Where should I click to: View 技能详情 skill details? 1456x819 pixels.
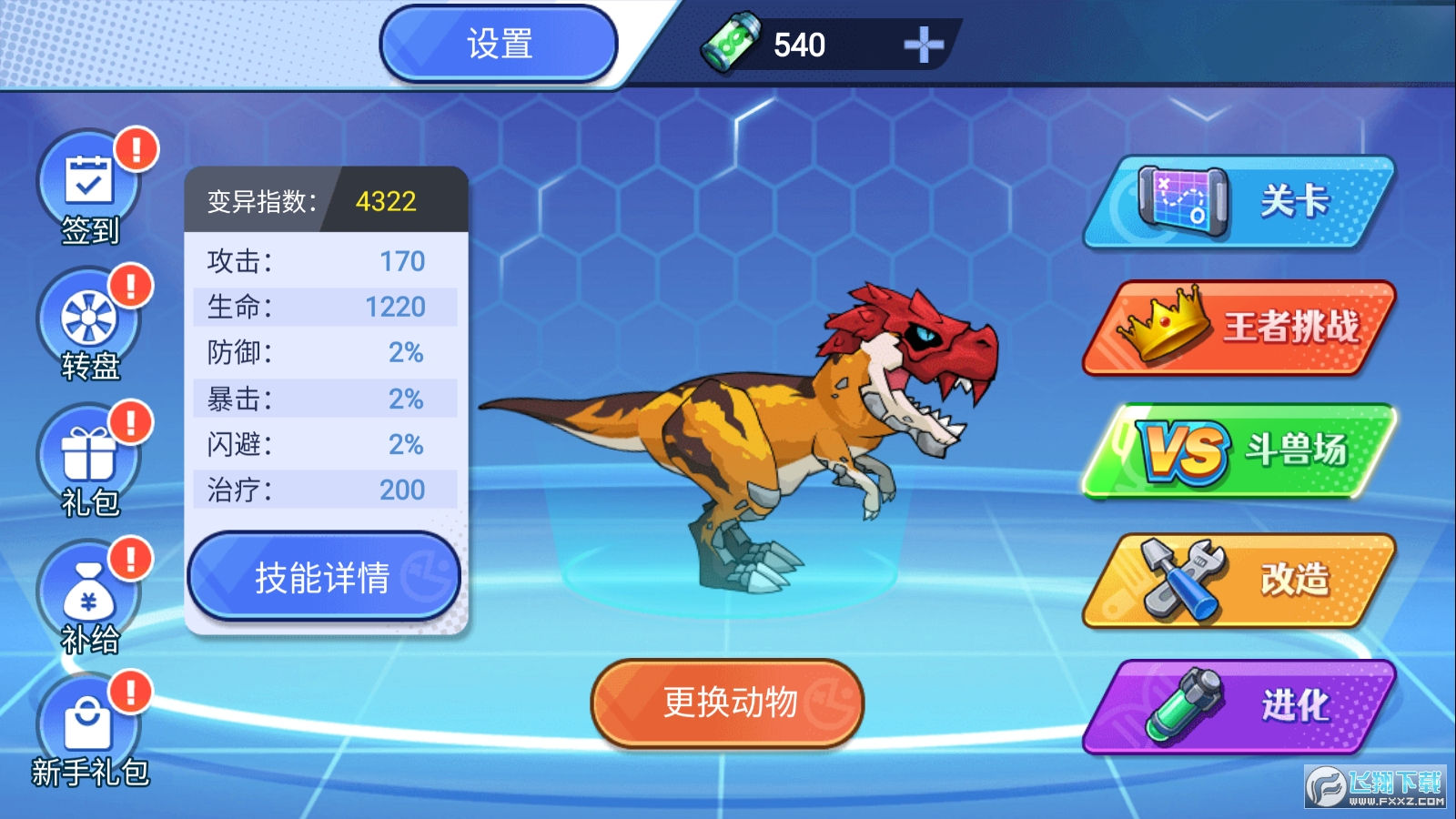324,575
